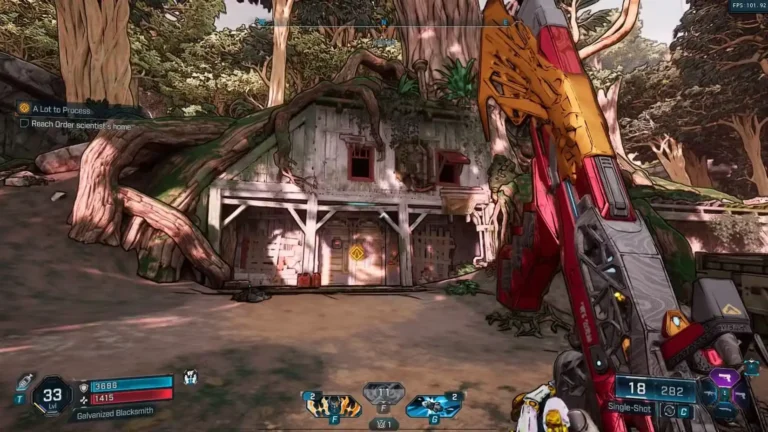Image resolution: width=768 pixels, height=432 pixels.
Task: Select the "A Lot to Process" quest tracker
Action: tap(60, 108)
